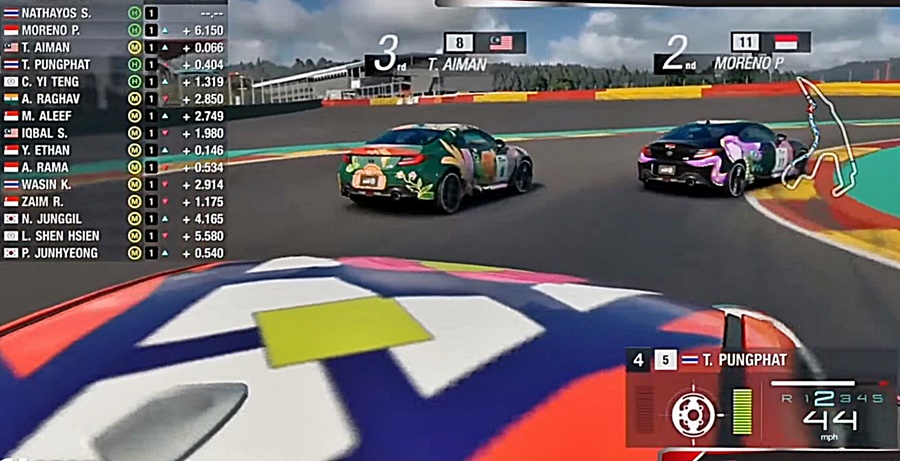Screen dimensions: 900x461
Task: Select the T. Pungphat driver info panel
Action: coord(742,360)
